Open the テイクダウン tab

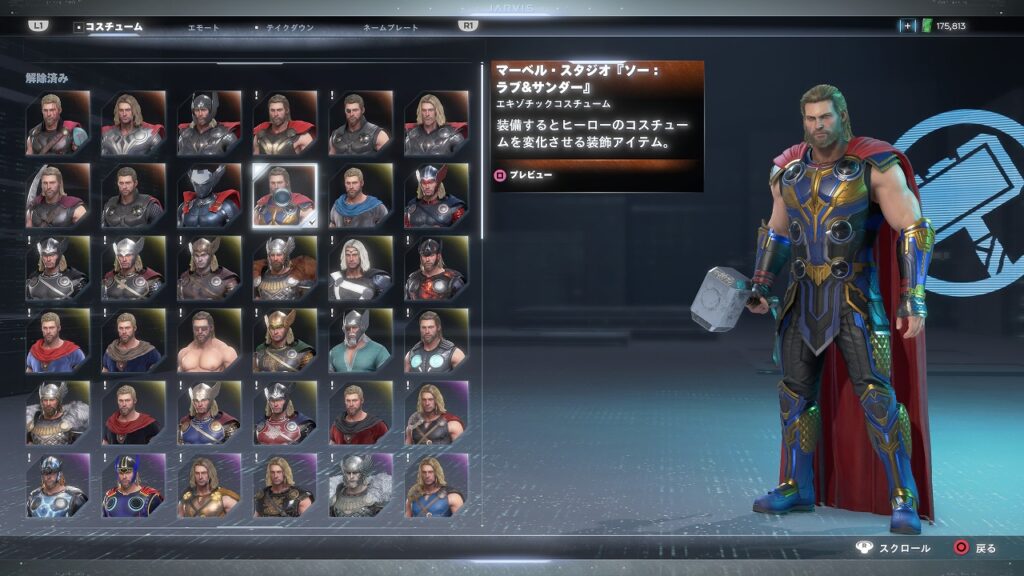(x=289, y=27)
